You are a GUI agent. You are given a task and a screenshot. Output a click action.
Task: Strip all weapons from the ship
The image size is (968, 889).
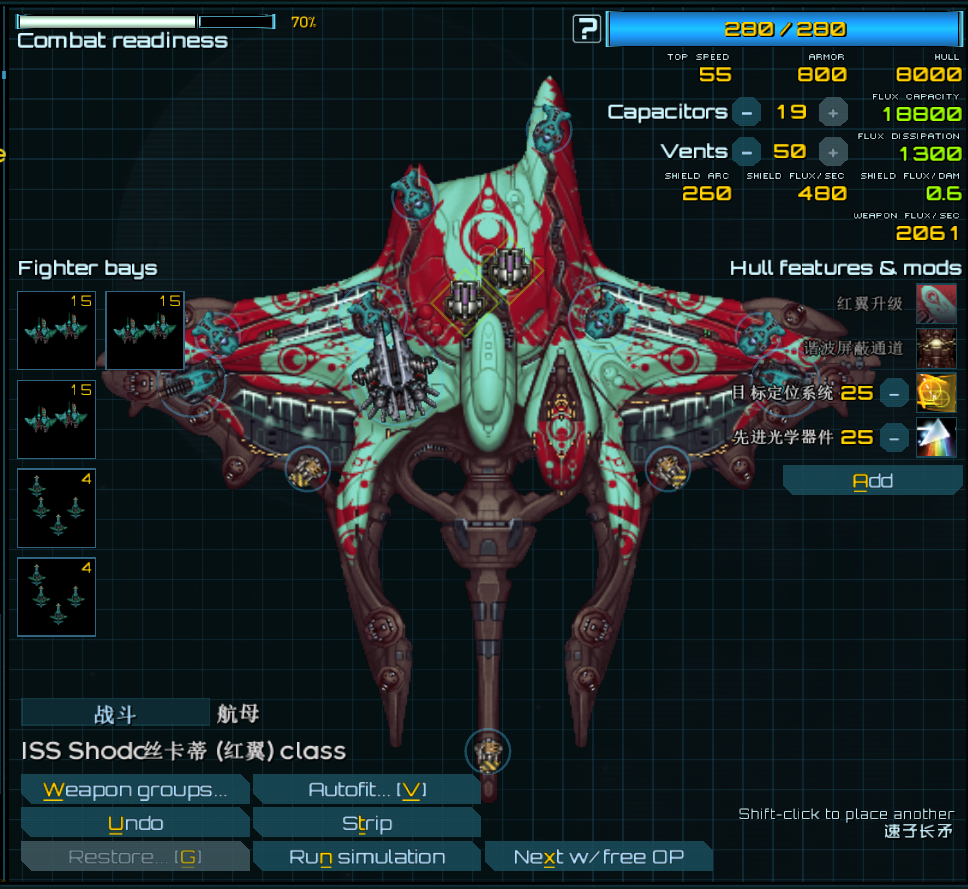coord(367,824)
